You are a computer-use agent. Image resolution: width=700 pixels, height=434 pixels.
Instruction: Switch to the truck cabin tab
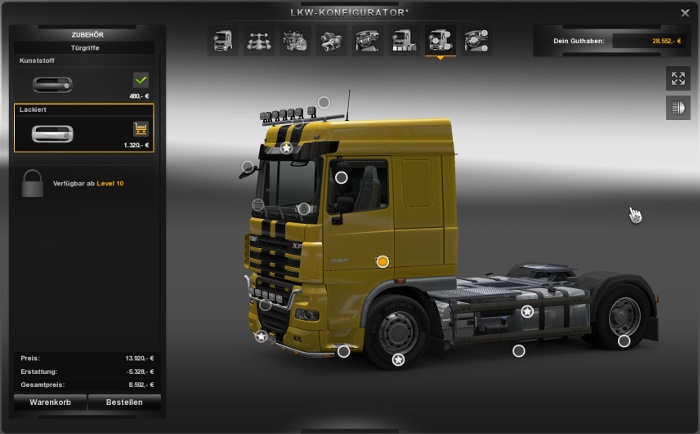click(223, 41)
